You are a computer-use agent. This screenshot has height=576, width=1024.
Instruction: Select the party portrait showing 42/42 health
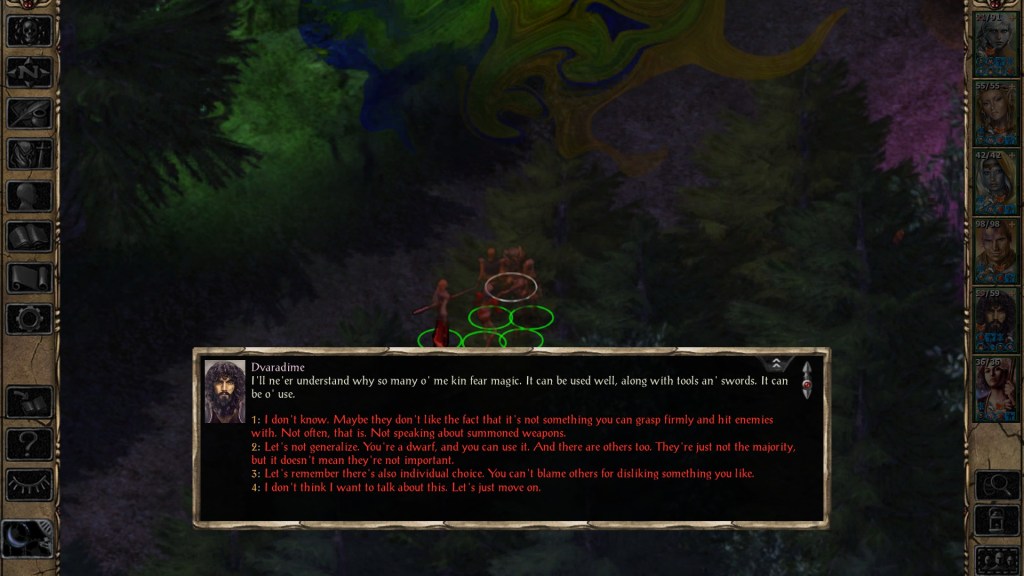[996, 181]
